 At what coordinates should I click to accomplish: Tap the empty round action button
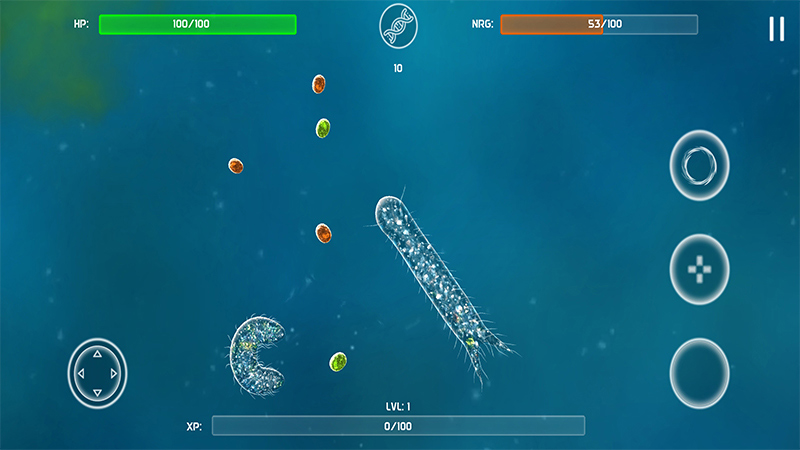[x=699, y=373]
